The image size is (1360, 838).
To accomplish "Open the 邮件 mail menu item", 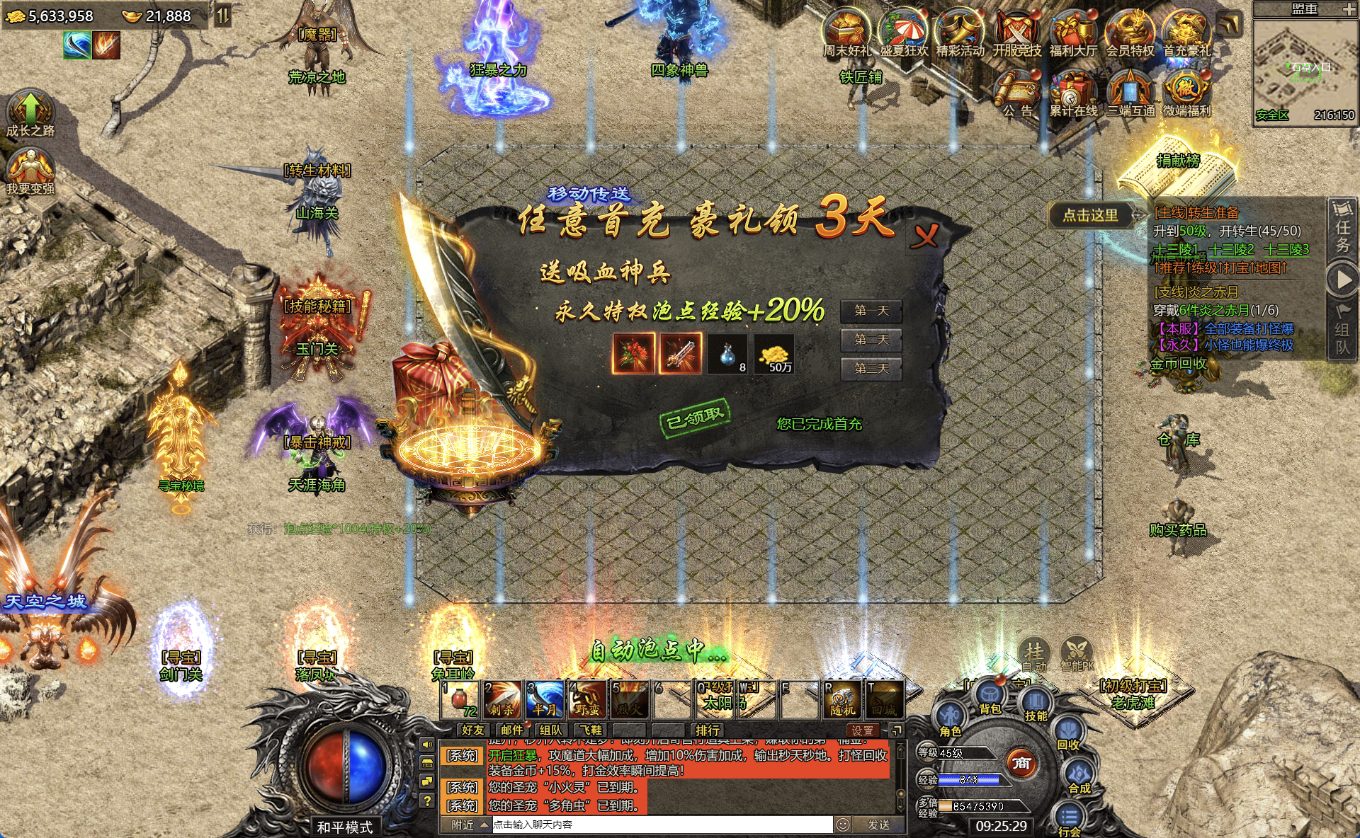I will [512, 730].
